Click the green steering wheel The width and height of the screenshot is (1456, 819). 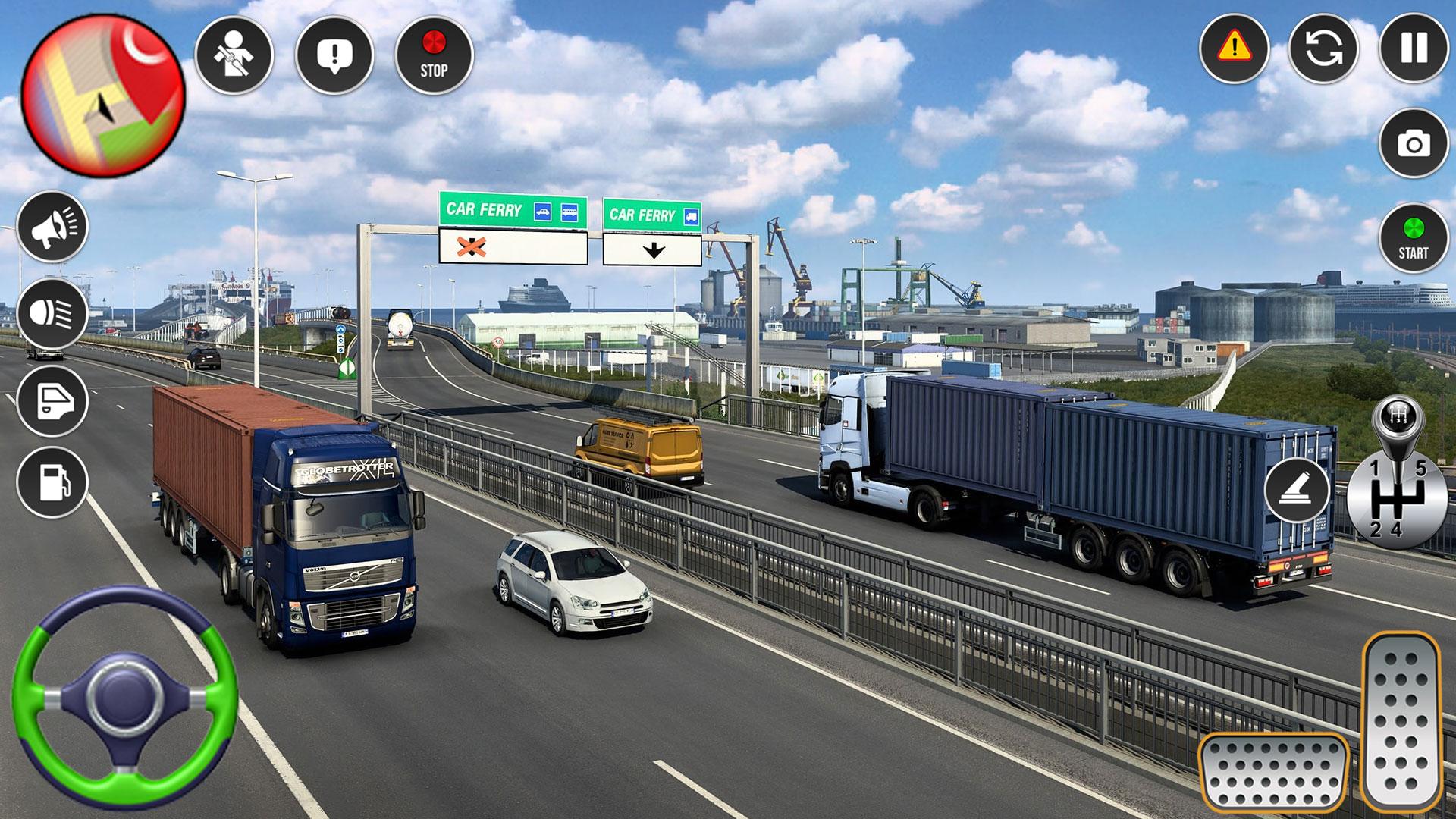[124, 695]
